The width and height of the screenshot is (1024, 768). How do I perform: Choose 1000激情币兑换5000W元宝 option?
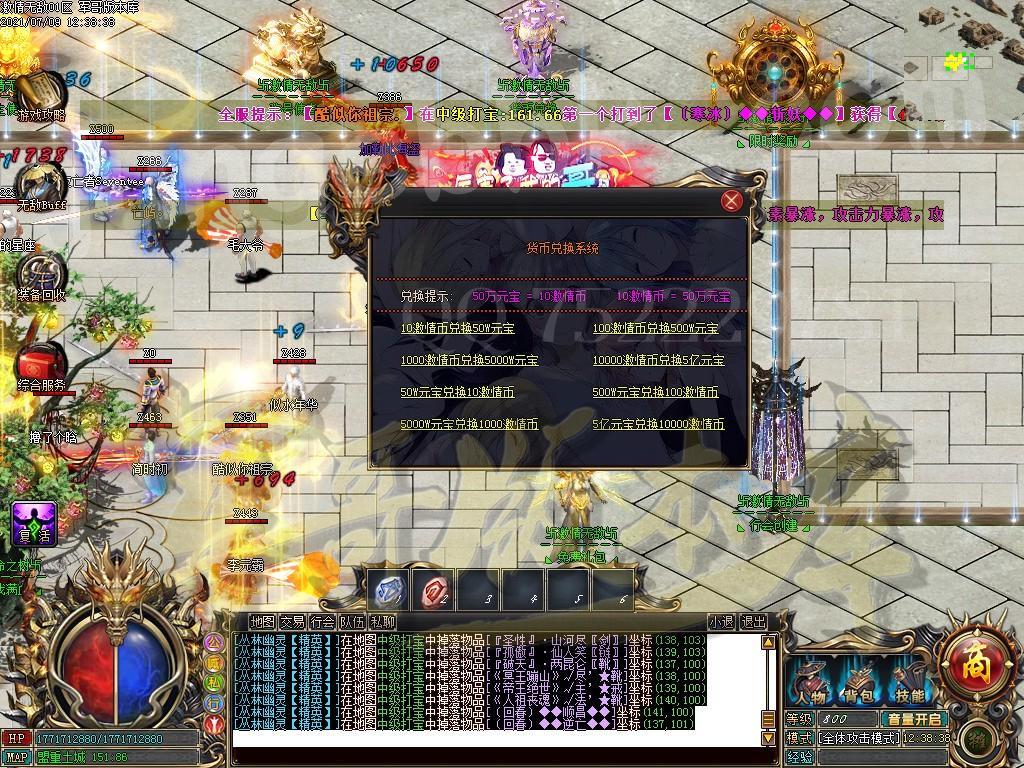469,360
